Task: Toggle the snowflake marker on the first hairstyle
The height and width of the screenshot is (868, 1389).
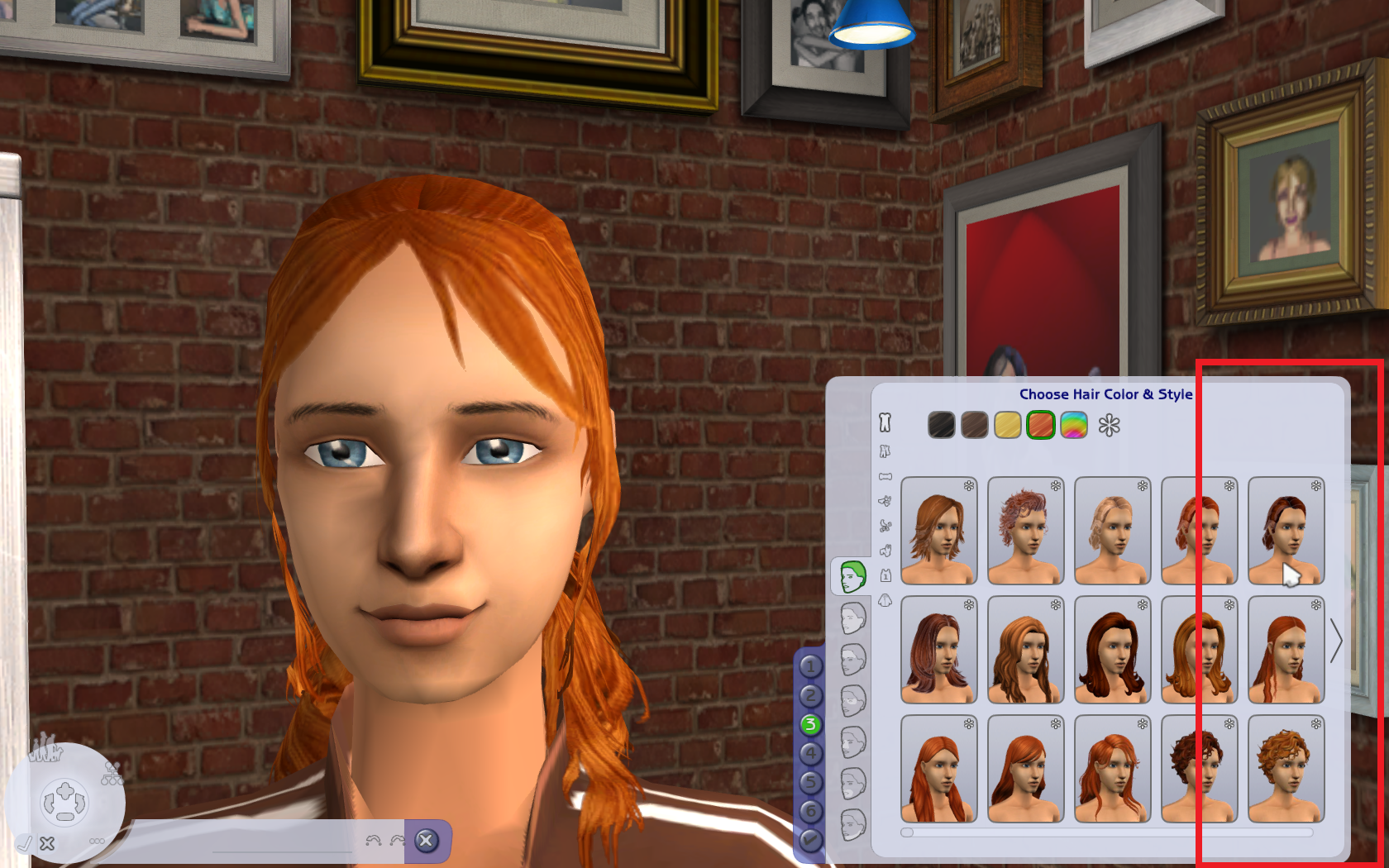Action: (x=968, y=485)
